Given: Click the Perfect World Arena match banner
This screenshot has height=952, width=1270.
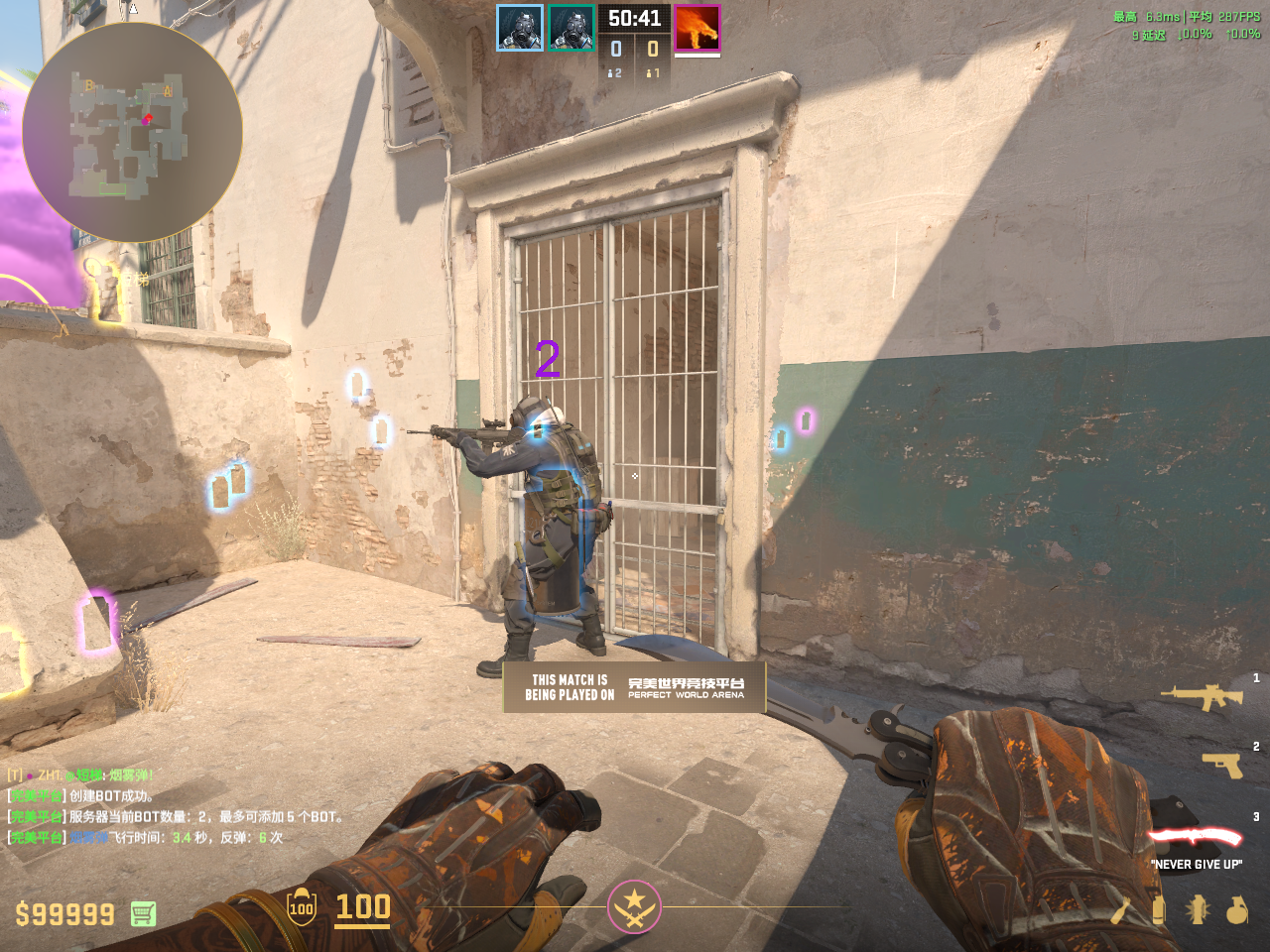Looking at the screenshot, I should tap(634, 687).
